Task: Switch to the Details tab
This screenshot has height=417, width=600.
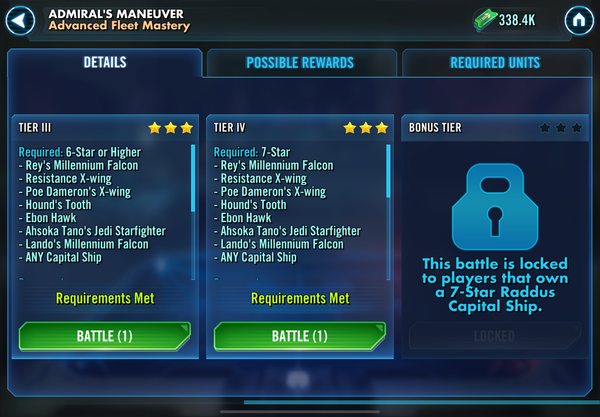Action: tap(104, 62)
